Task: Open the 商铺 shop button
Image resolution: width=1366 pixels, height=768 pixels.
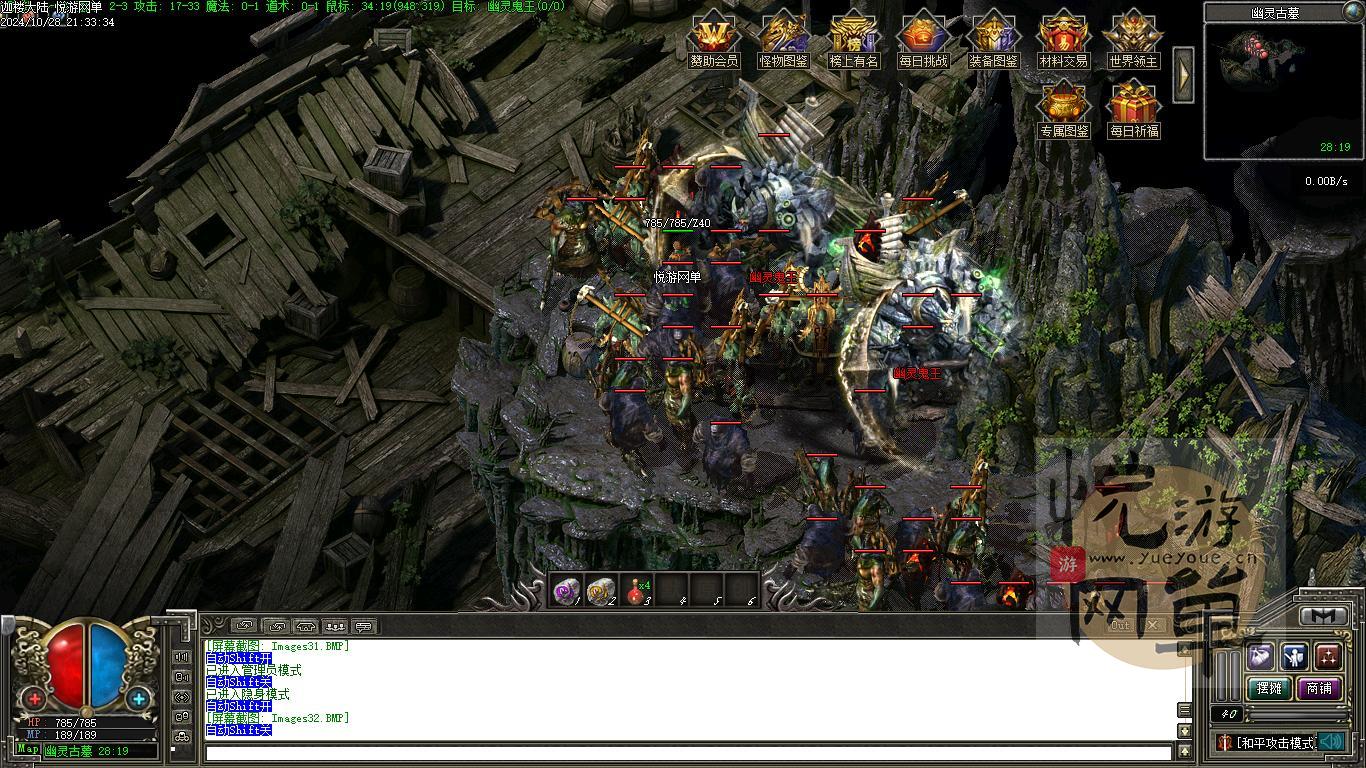Action: (x=1319, y=688)
